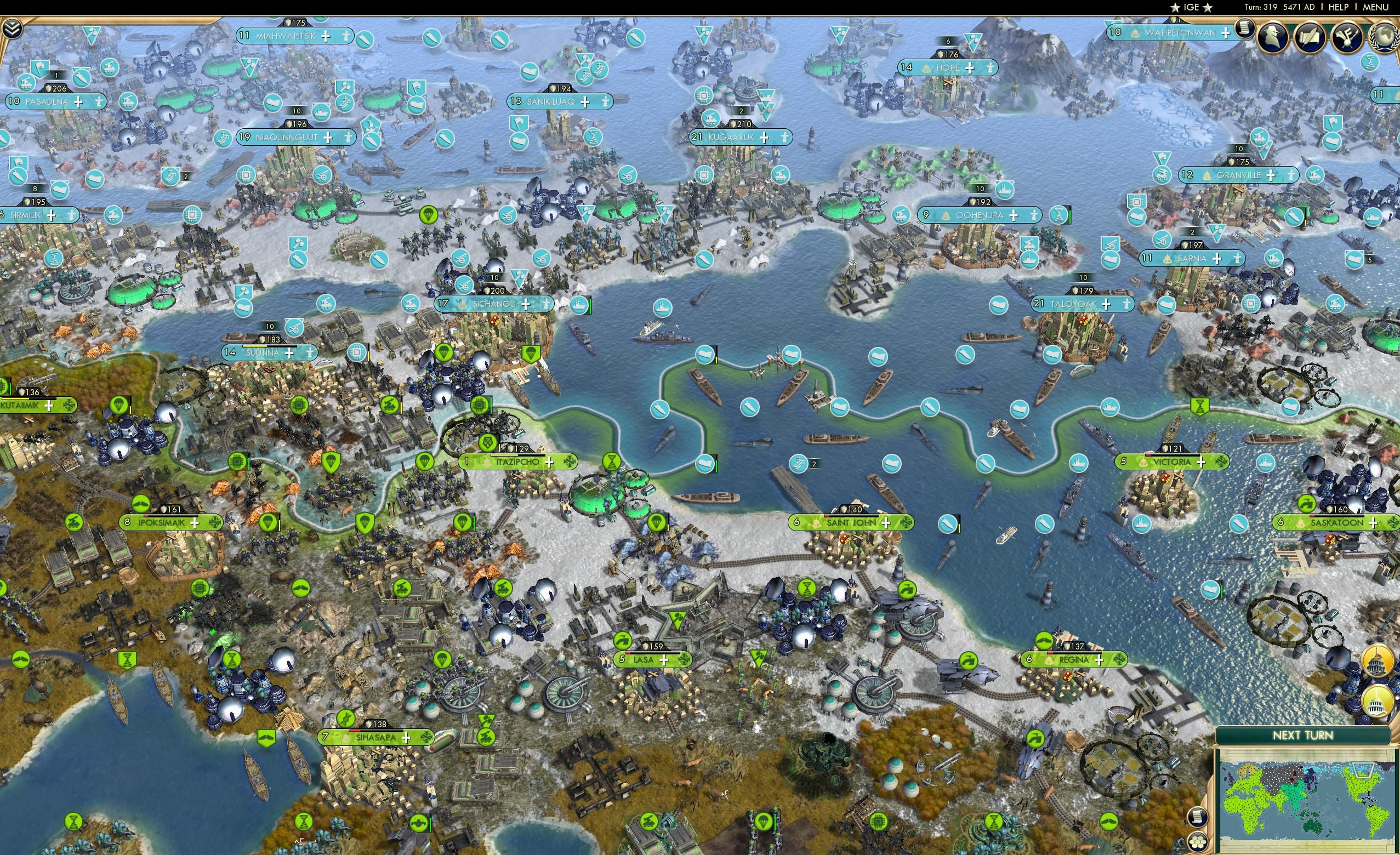
Task: Open HELP from the top bar
Action: 1339,7
